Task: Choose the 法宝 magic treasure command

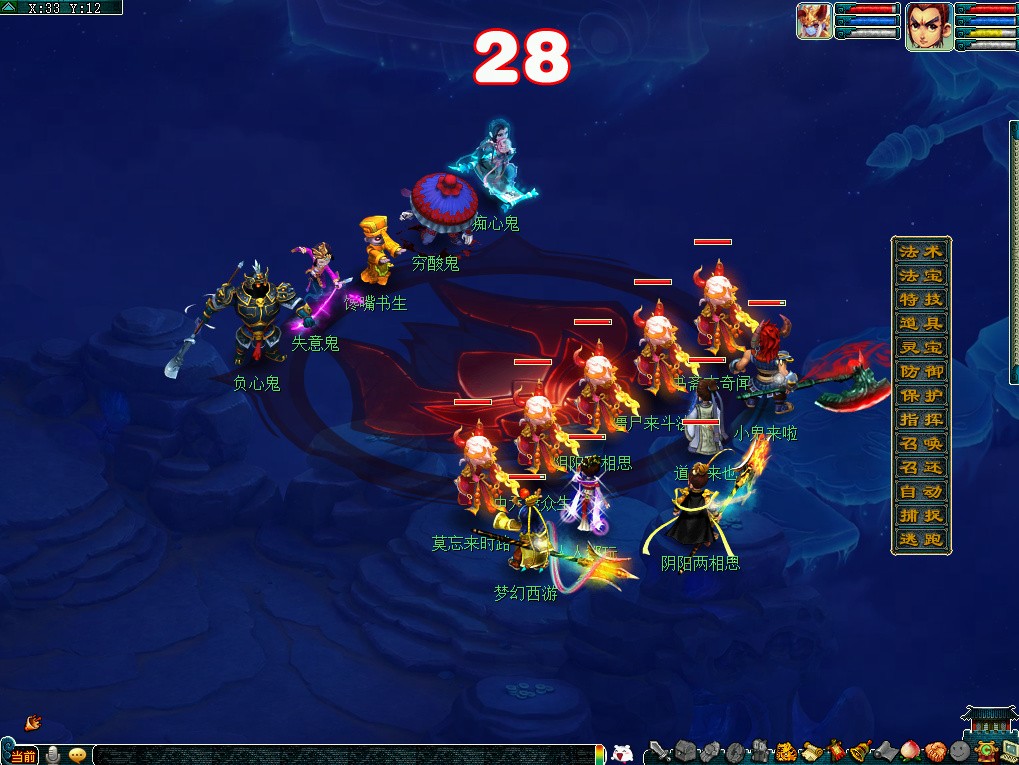Action: pos(920,275)
